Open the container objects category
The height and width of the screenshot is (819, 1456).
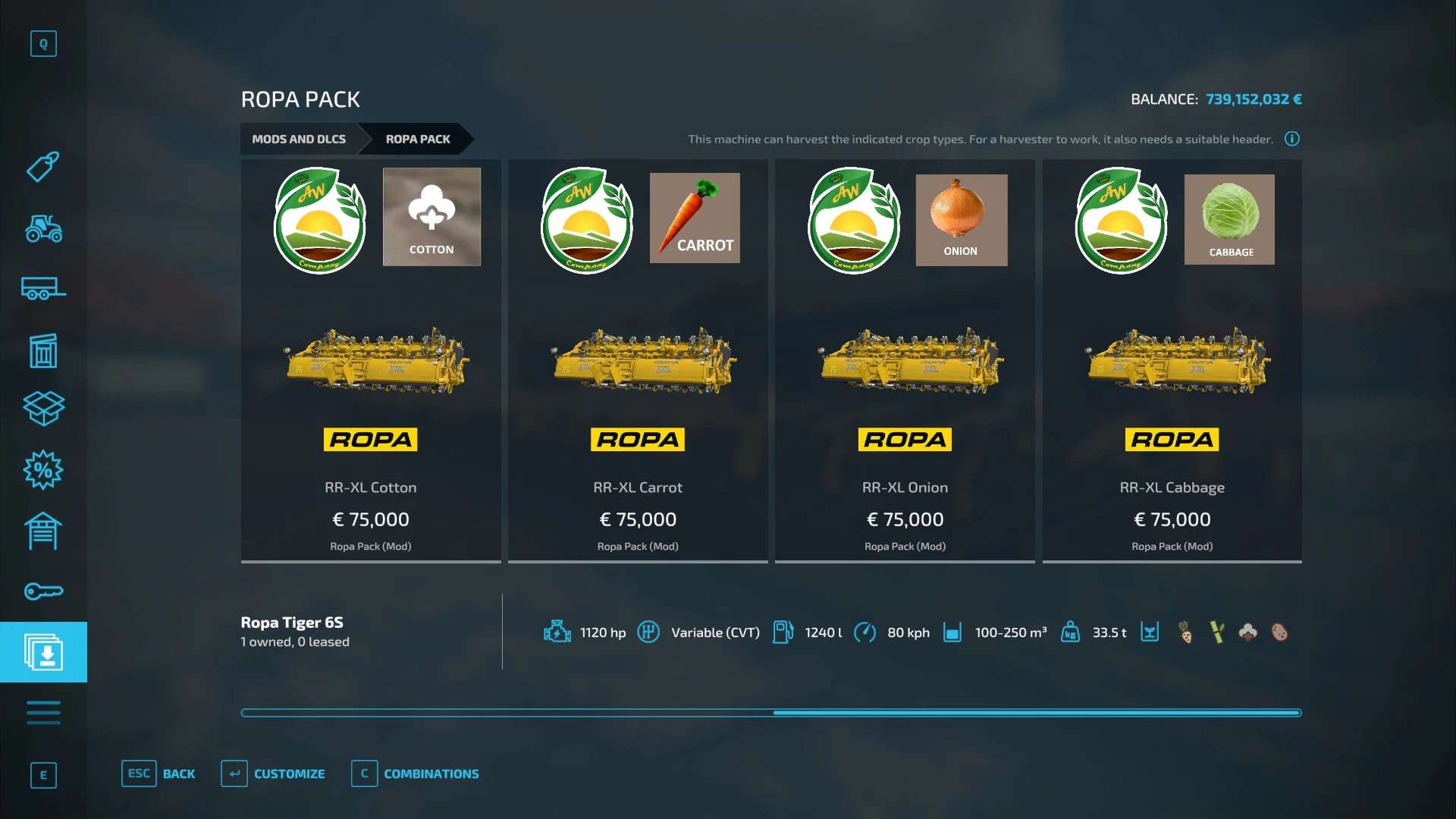tap(43, 350)
